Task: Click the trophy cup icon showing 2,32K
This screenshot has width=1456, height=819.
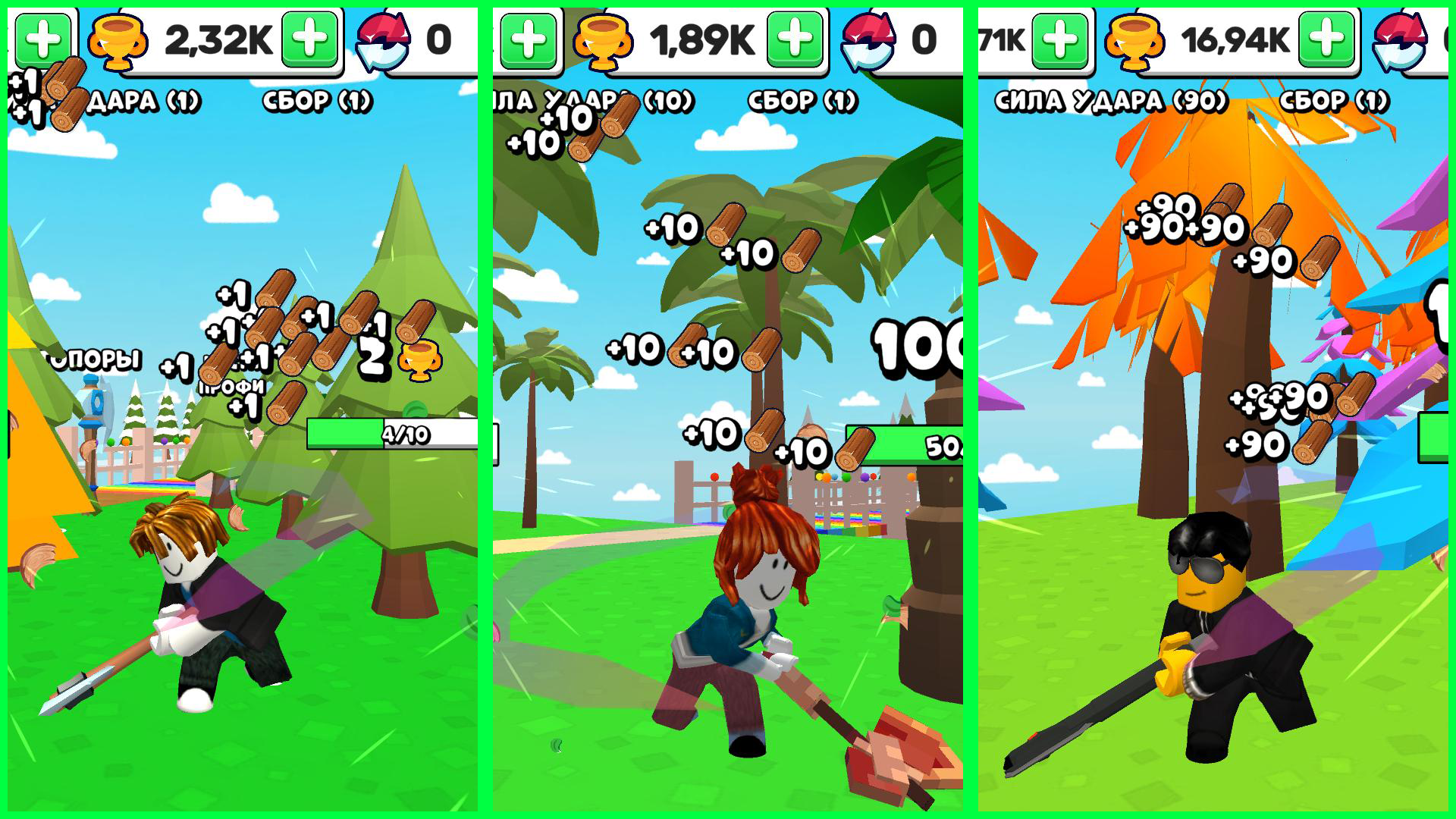Action: tap(118, 42)
